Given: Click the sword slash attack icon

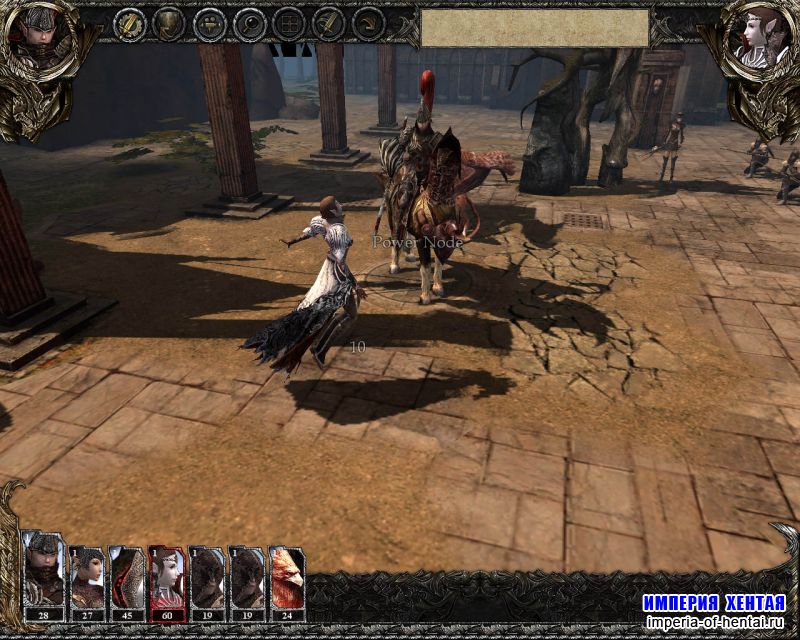Looking at the screenshot, I should pyautogui.click(x=329, y=24).
